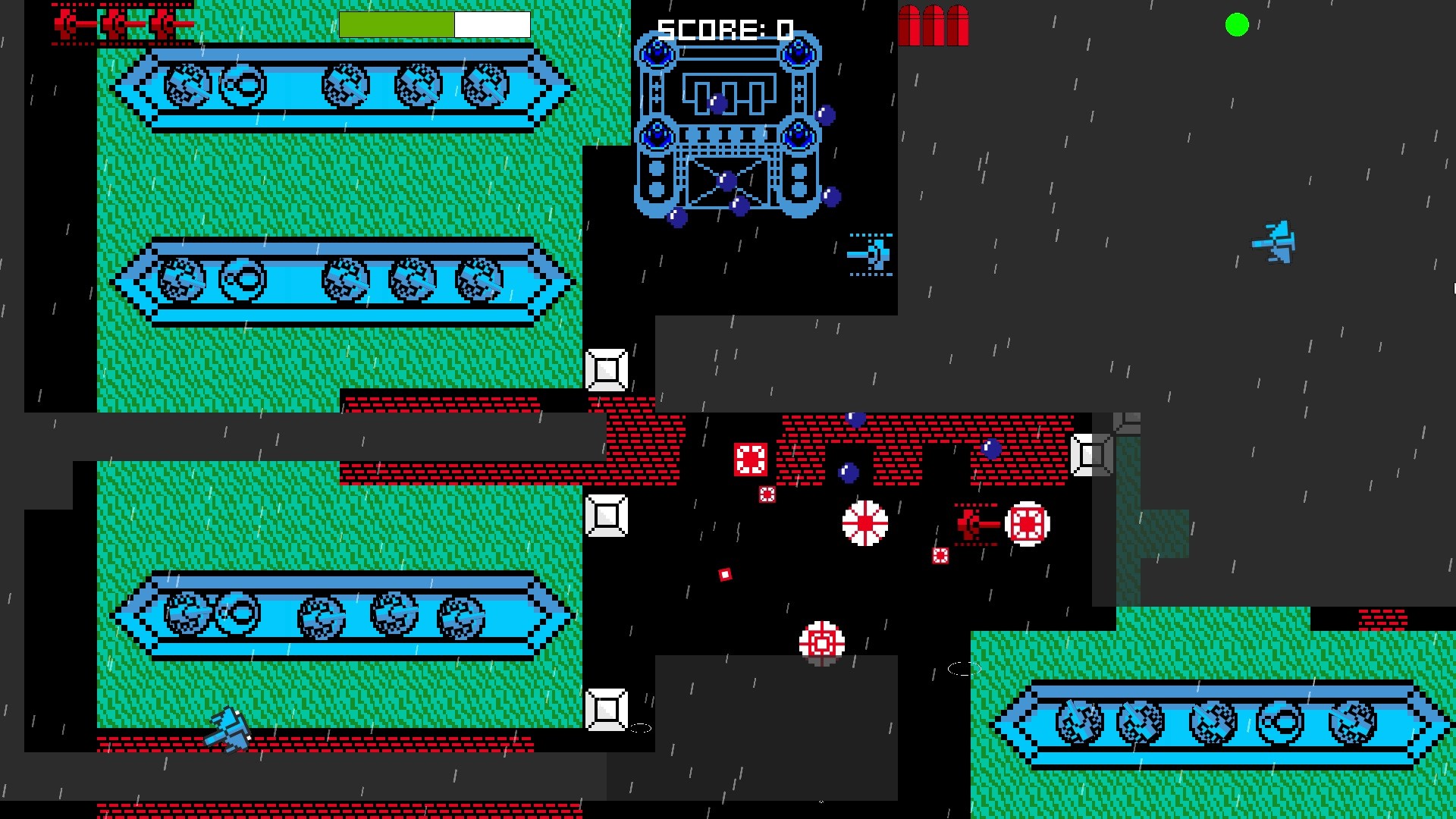Select the small blue tank beside the boss
The image size is (1456, 819).
pos(872,253)
